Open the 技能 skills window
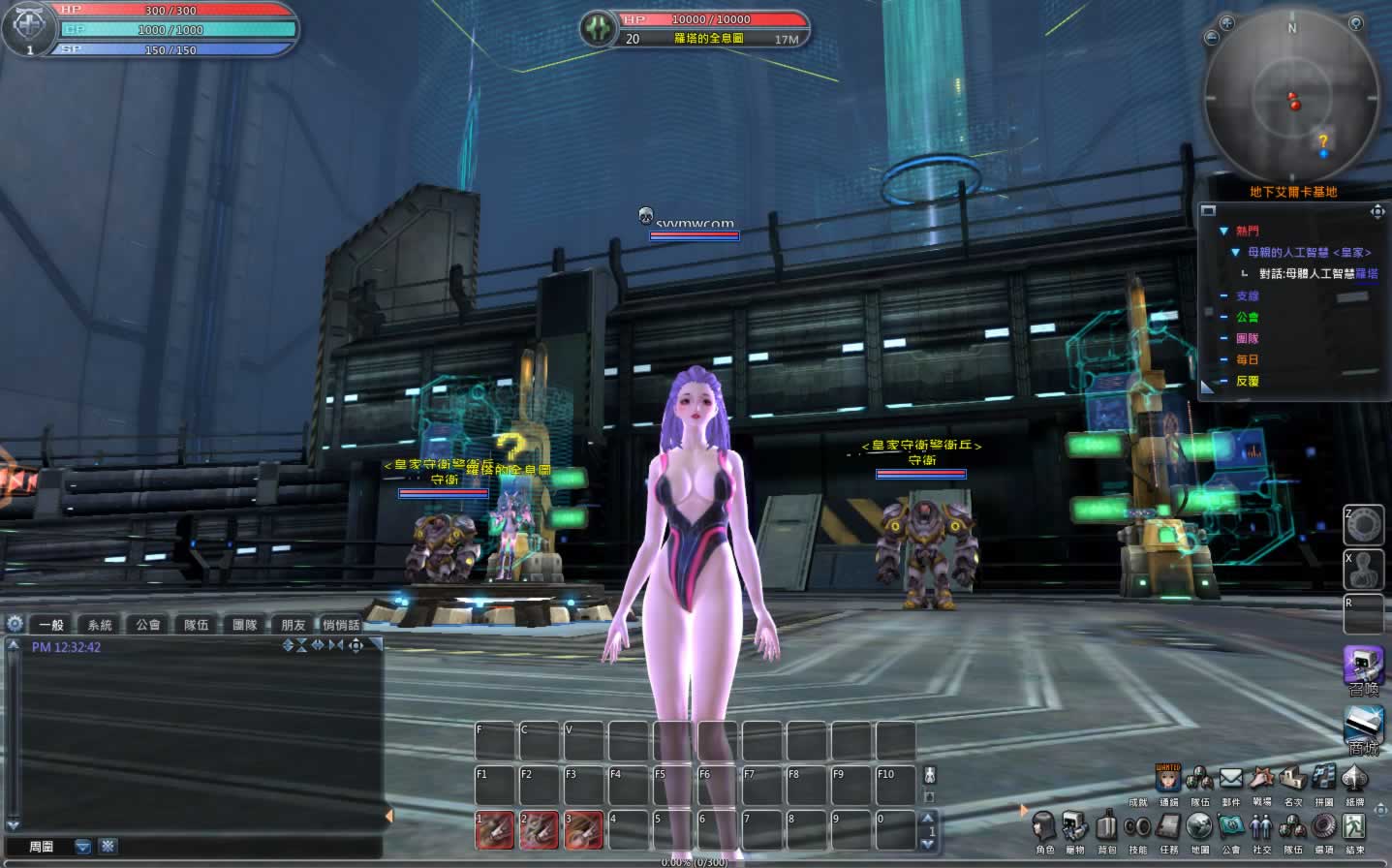This screenshot has width=1392, height=868. [x=1137, y=827]
